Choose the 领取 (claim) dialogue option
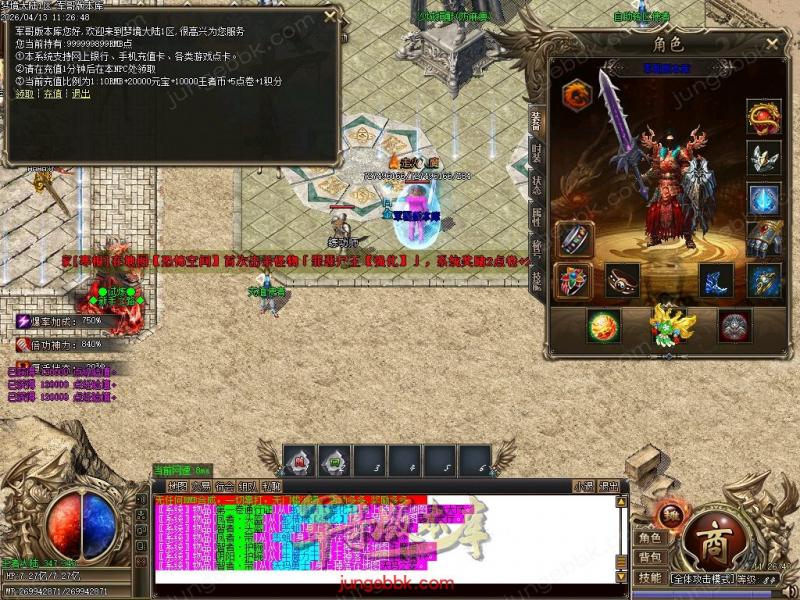Image resolution: width=800 pixels, height=600 pixels. tap(23, 93)
